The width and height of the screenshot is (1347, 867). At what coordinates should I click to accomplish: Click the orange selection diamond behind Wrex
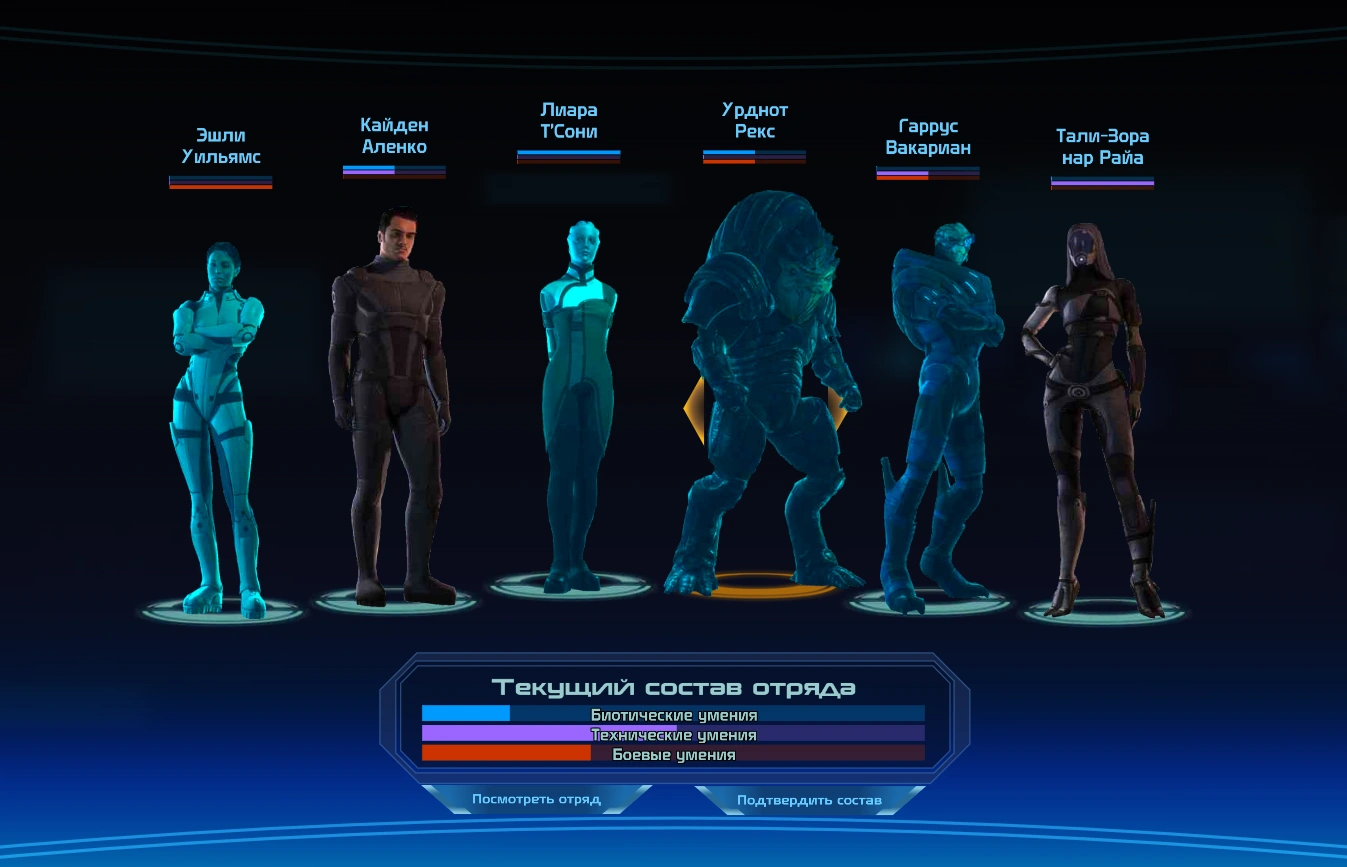tap(695, 410)
